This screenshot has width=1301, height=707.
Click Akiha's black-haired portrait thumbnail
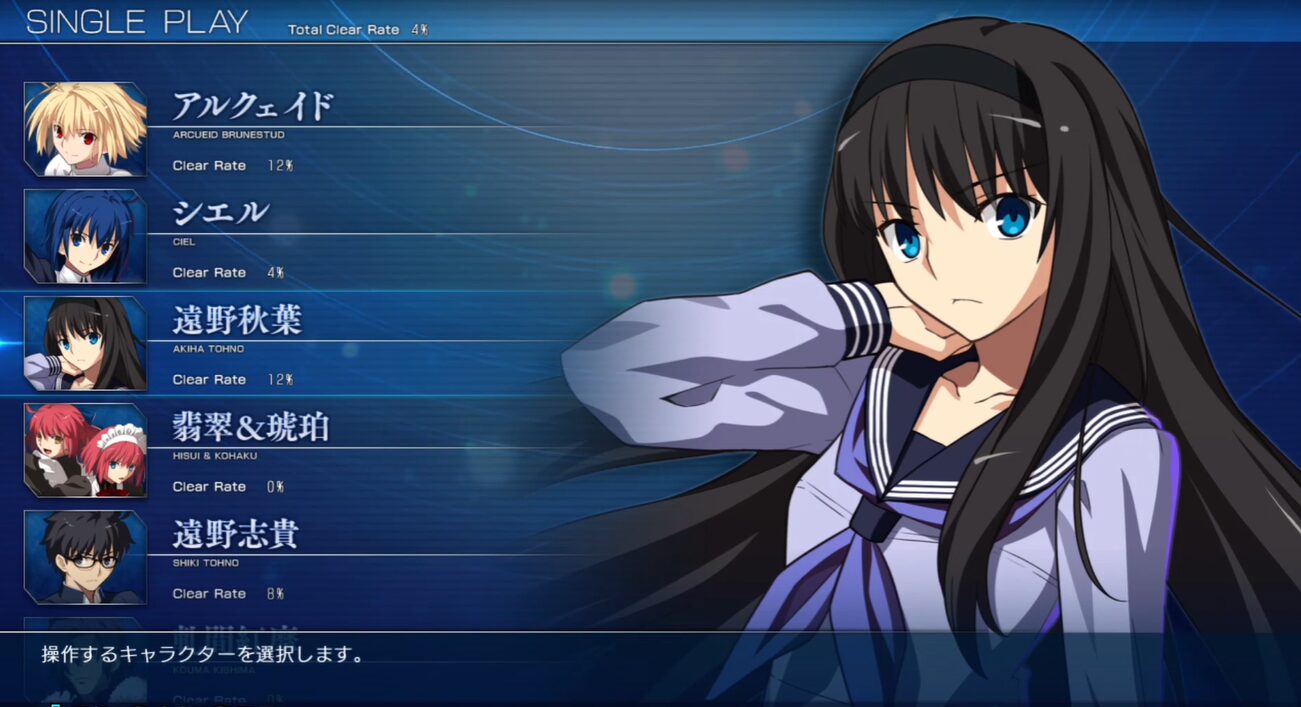[86, 343]
